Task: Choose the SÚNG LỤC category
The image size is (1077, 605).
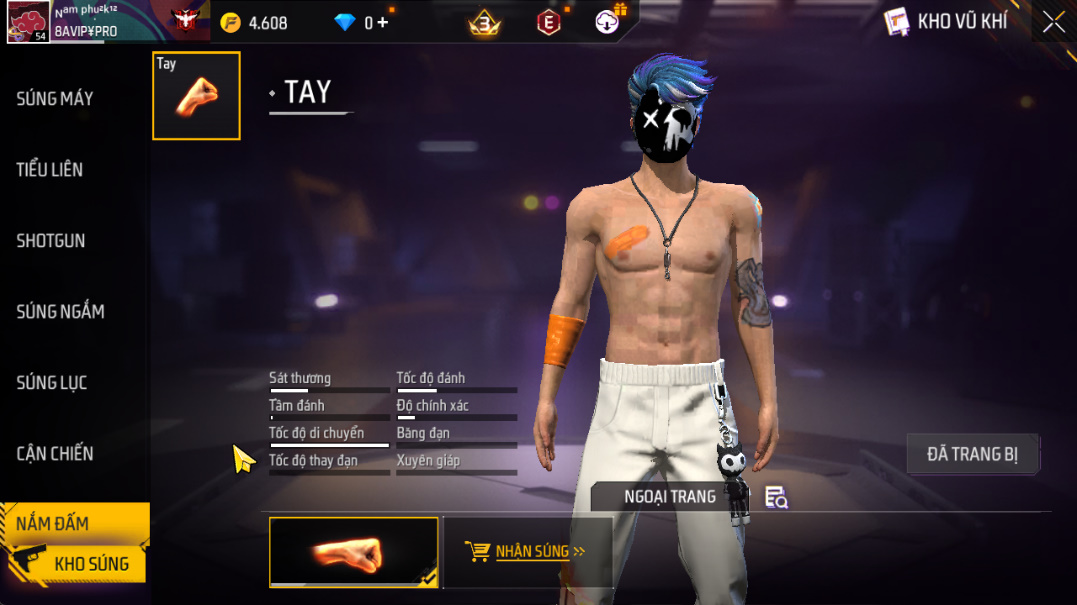Action: [52, 383]
